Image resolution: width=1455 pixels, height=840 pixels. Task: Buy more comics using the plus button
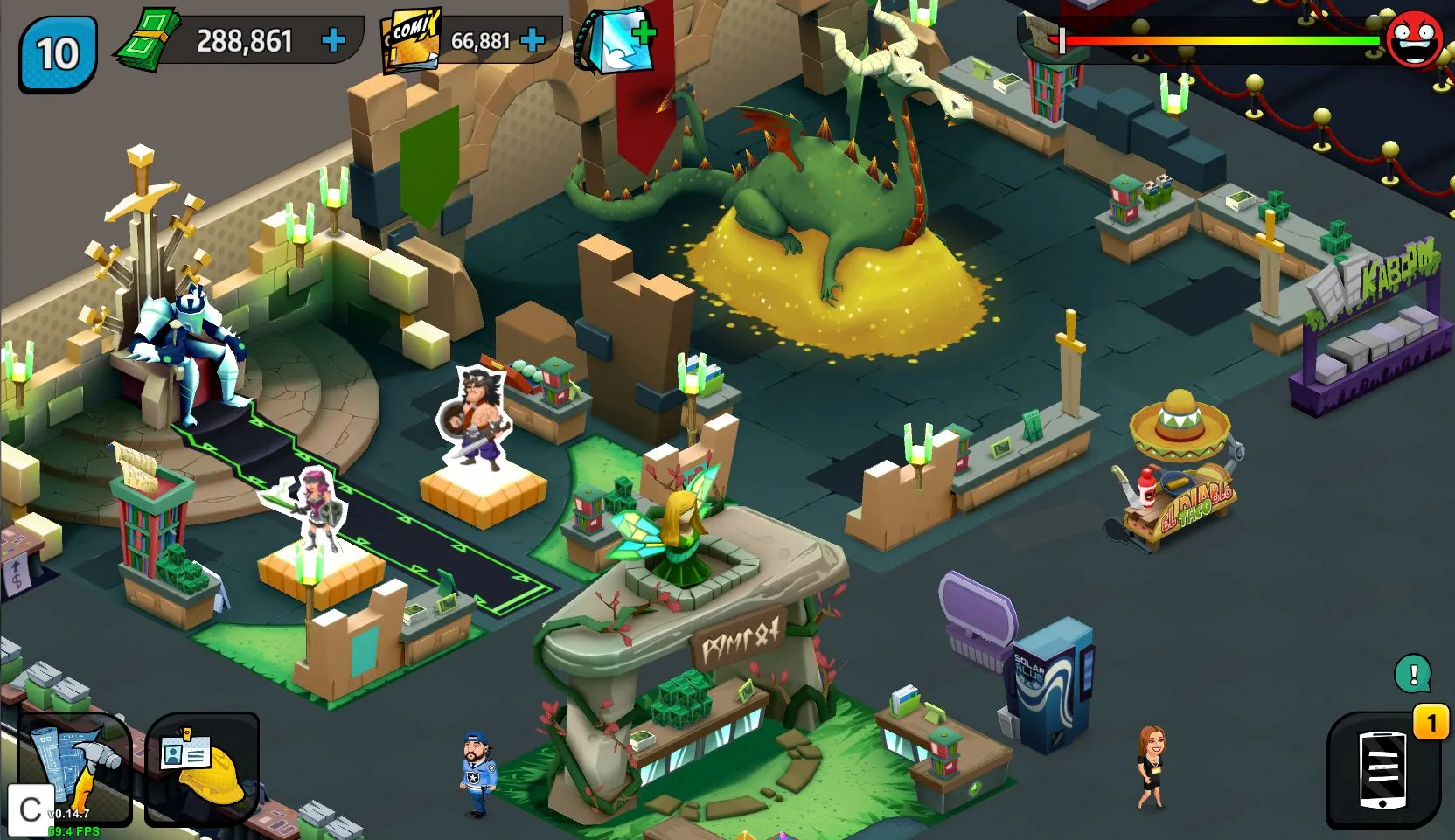pyautogui.click(x=532, y=40)
